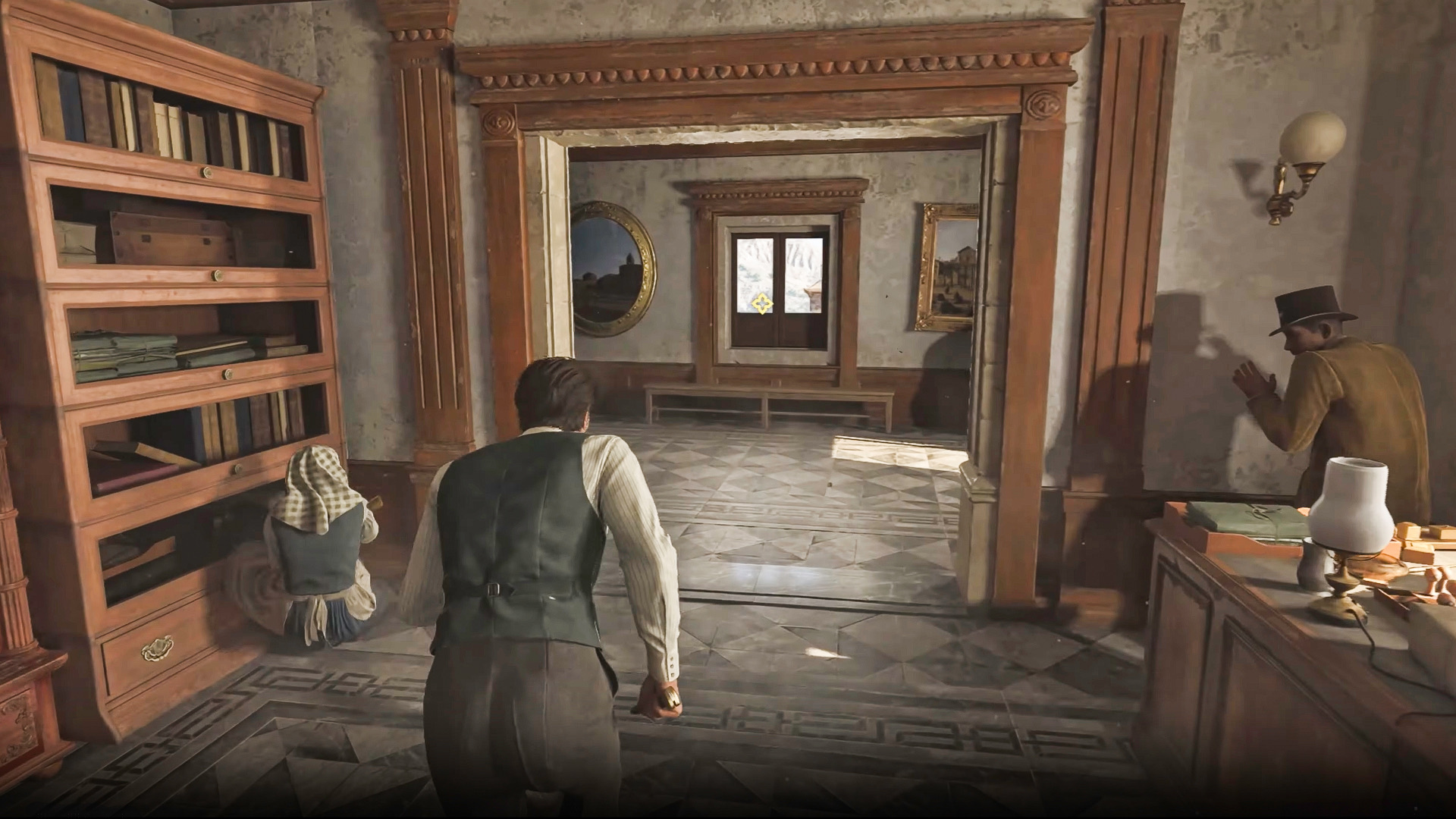
Task: Click the yellow objective marker on the door
Action: point(760,305)
